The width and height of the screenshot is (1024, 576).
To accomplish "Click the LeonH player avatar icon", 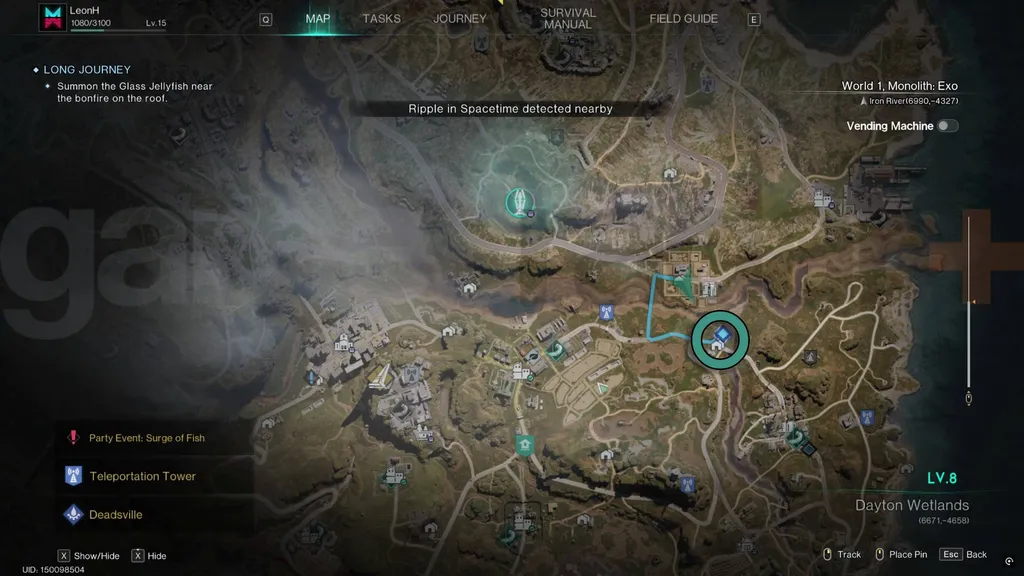I will [x=52, y=17].
